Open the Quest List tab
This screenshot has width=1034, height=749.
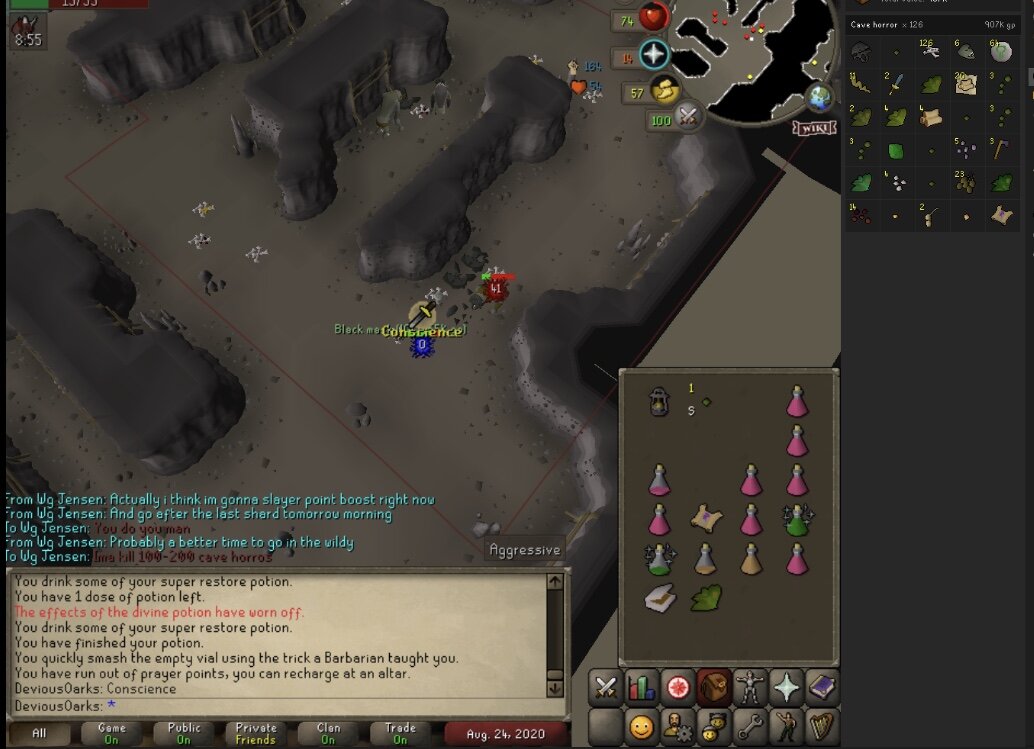point(678,687)
